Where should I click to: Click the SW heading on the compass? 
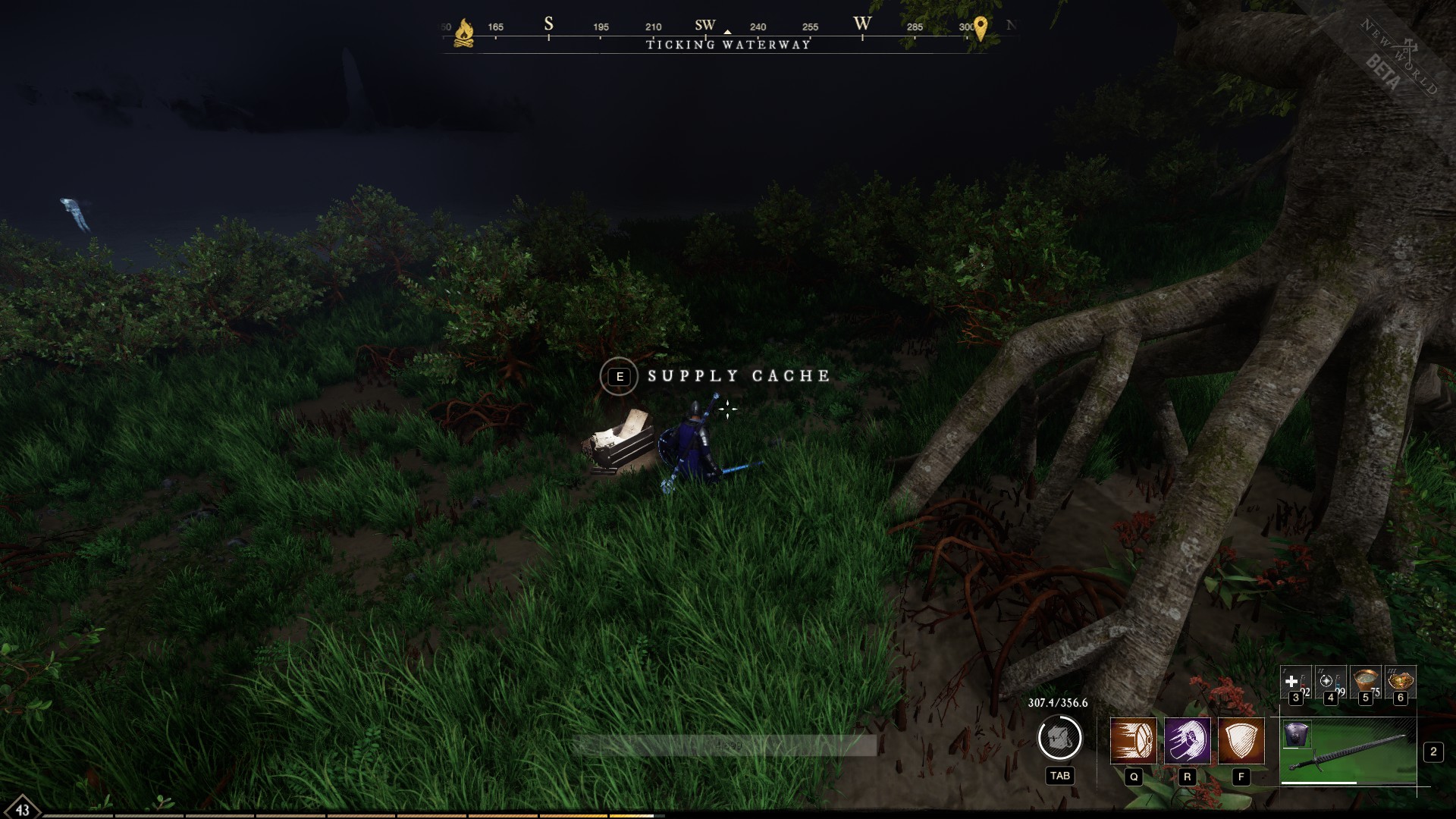click(x=705, y=25)
